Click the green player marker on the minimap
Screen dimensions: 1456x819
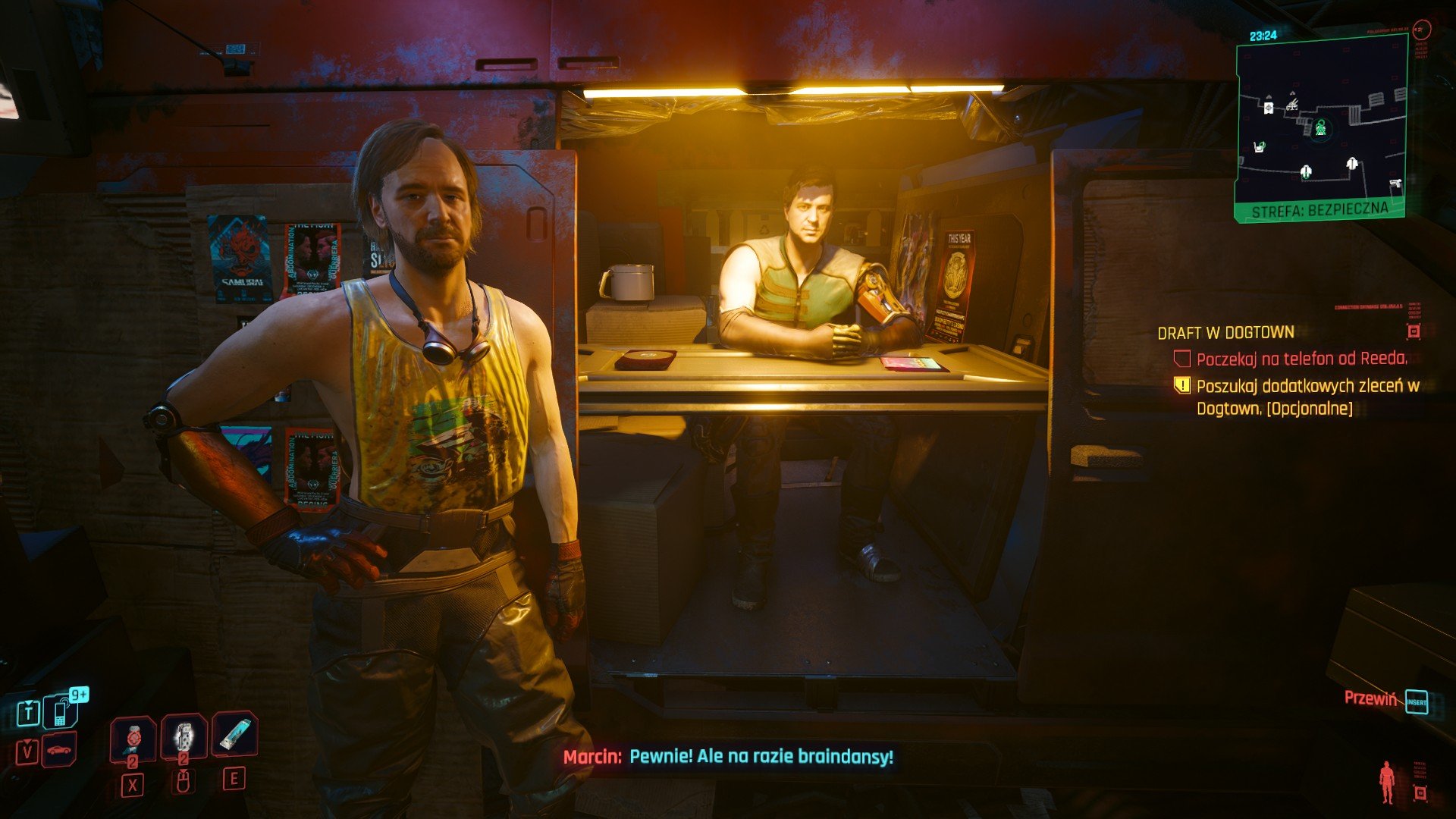[1320, 127]
